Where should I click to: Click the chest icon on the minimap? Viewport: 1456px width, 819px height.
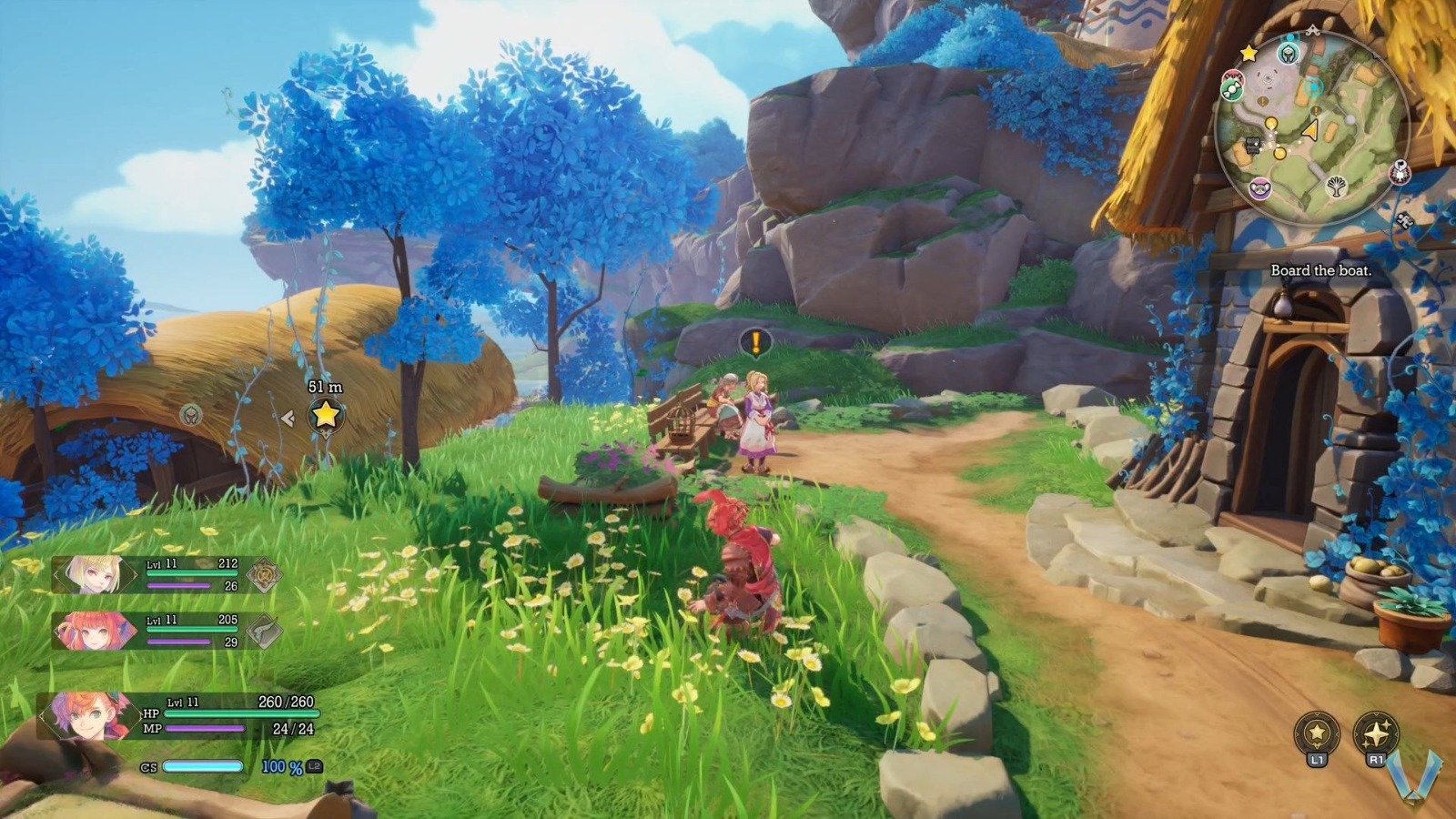tap(1252, 146)
